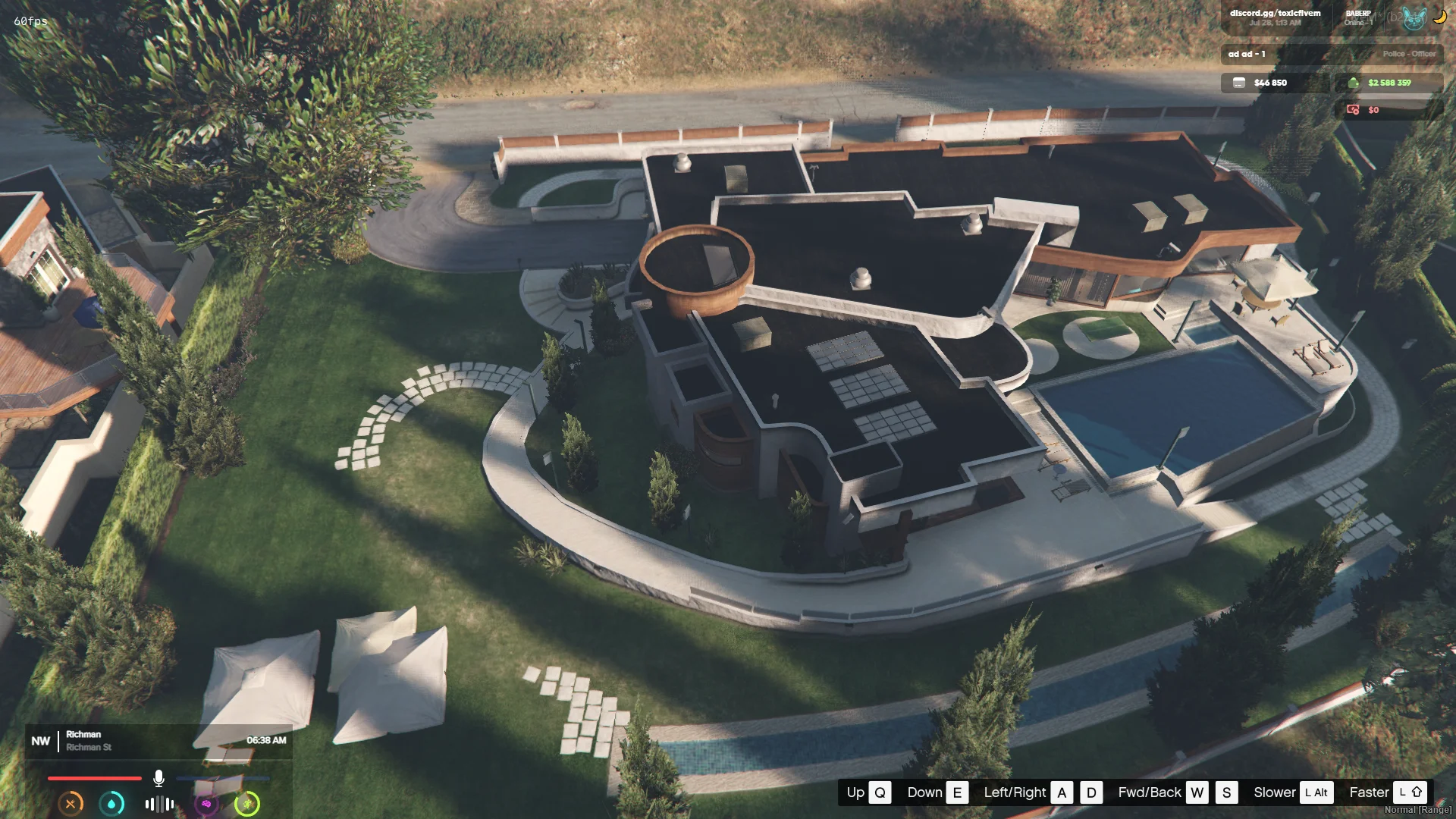The width and height of the screenshot is (1456, 819).
Task: Click the pink brain stress icon
Action: click(206, 804)
